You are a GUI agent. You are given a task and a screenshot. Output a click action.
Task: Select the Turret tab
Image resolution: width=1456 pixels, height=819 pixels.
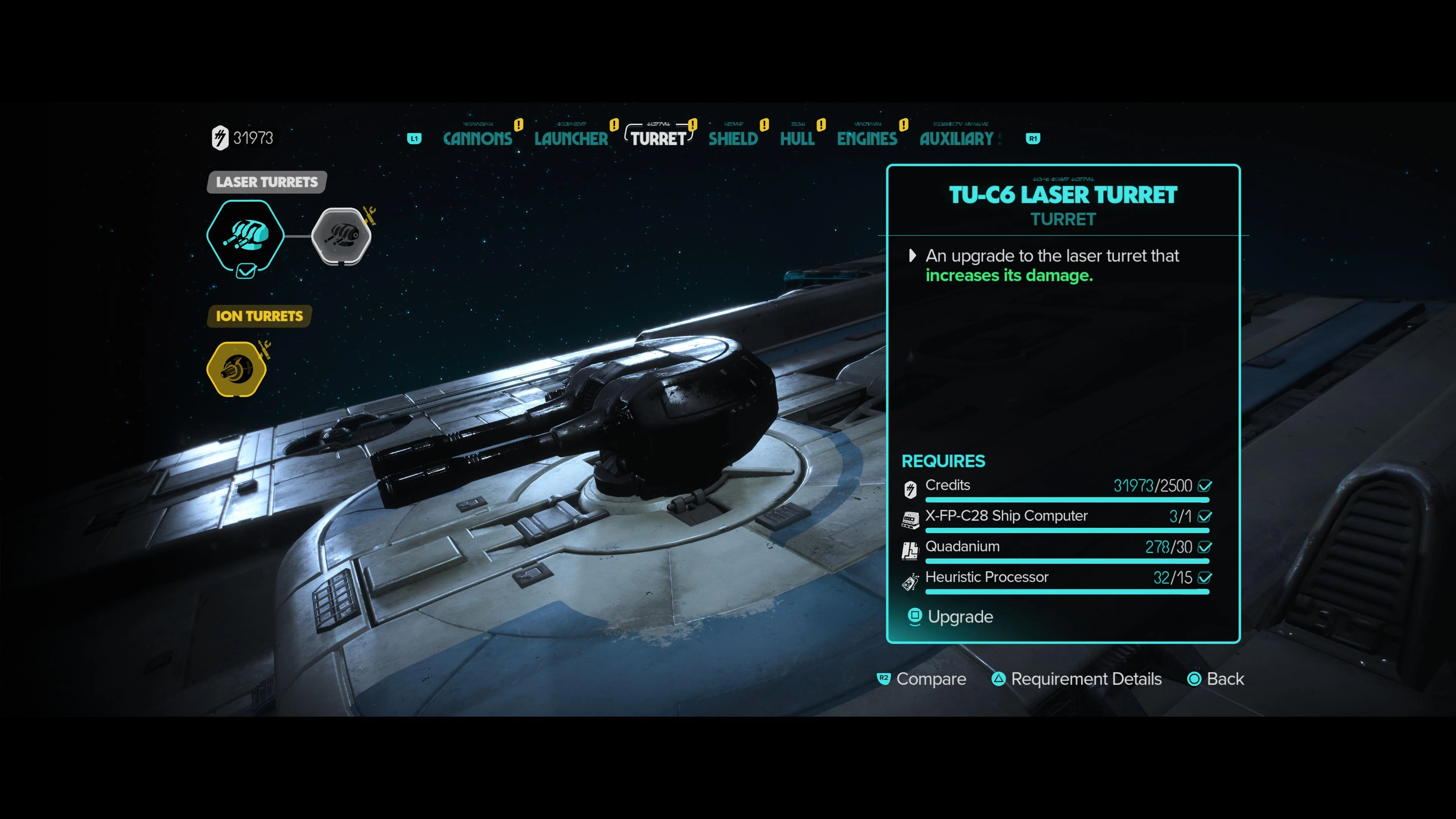[658, 138]
